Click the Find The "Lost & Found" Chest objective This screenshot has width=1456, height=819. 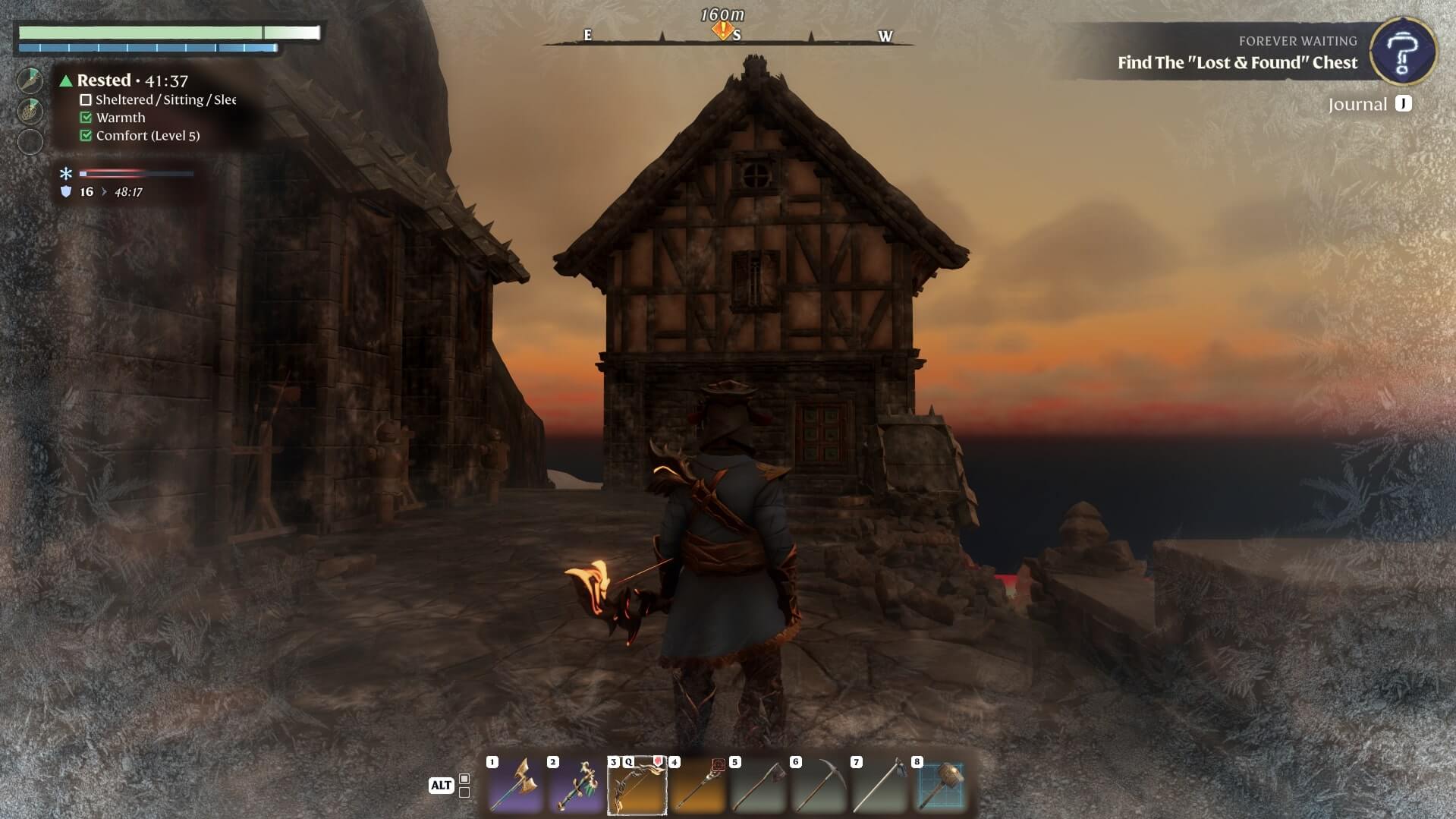coord(1237,63)
